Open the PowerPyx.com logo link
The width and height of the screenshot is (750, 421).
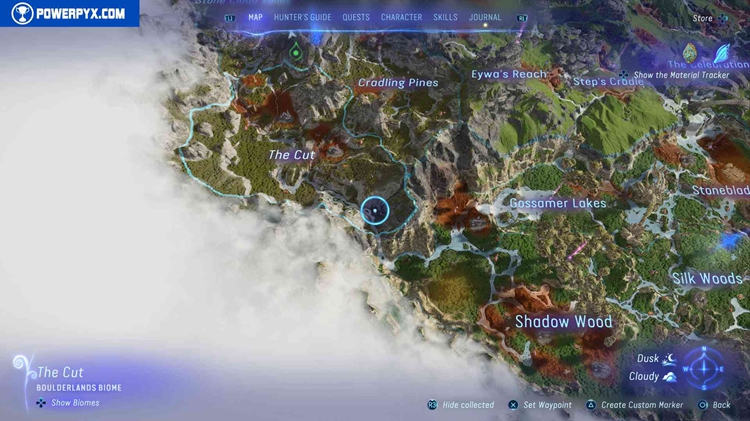pyautogui.click(x=70, y=13)
